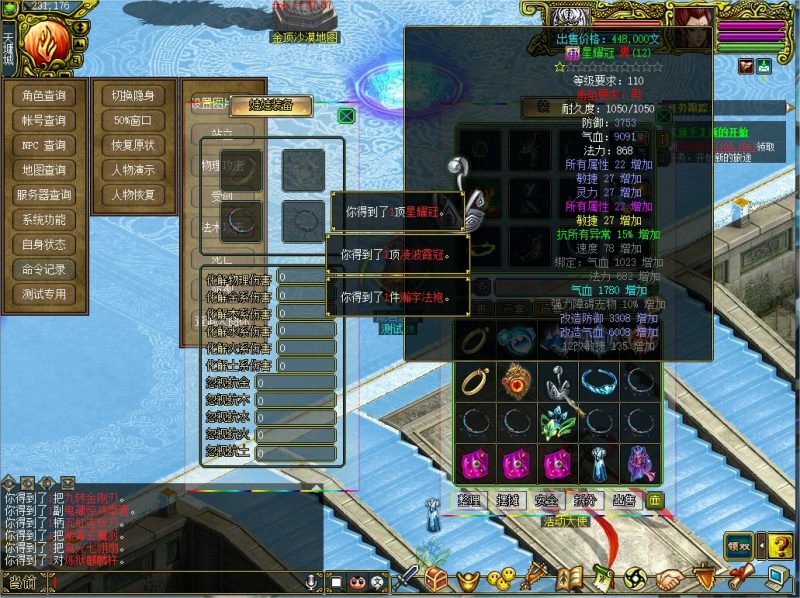Click 人物演示 character demo button
The width and height of the screenshot is (800, 598).
click(x=133, y=170)
